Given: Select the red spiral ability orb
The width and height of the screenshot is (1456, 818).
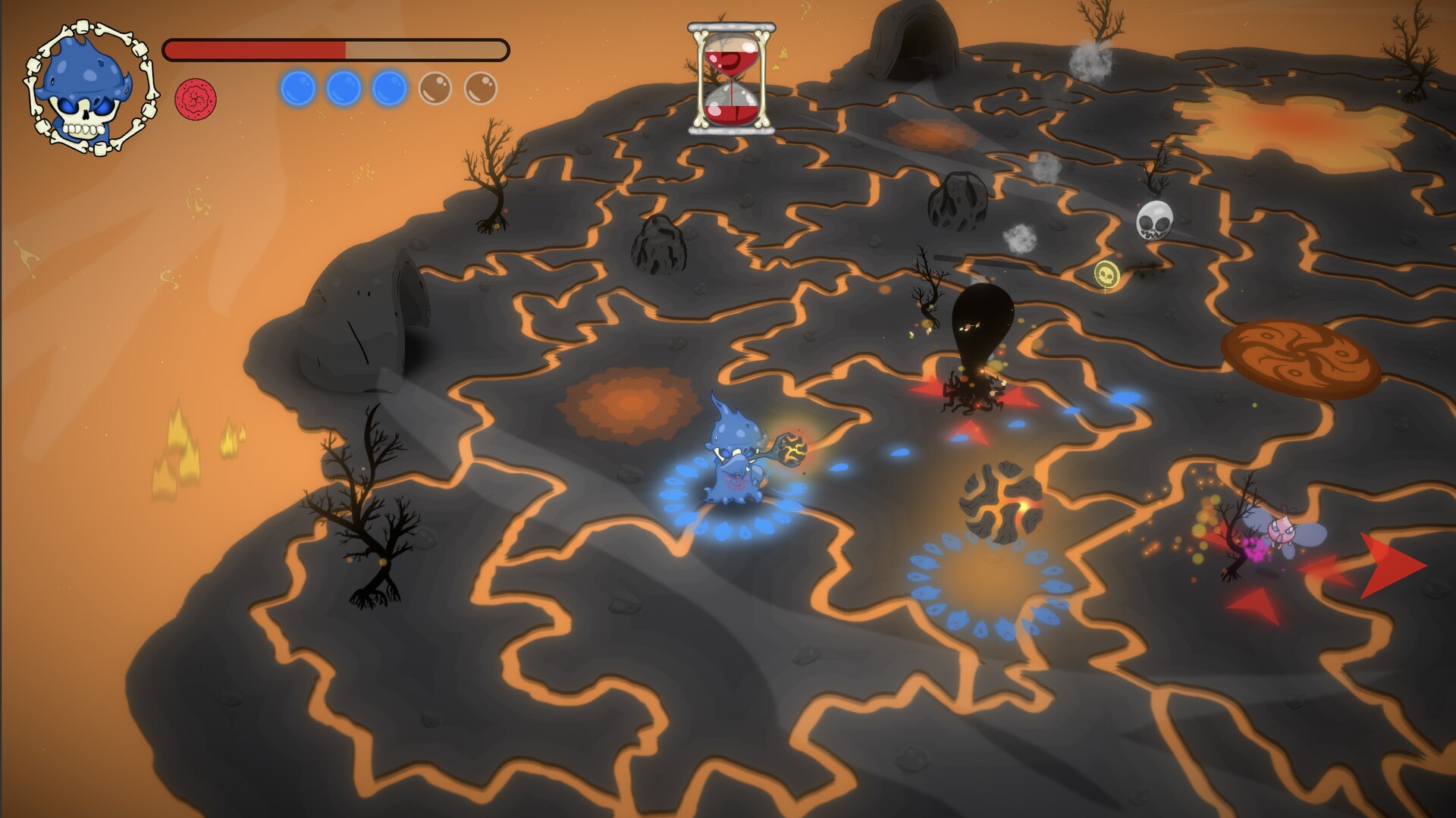Looking at the screenshot, I should coord(197,96).
